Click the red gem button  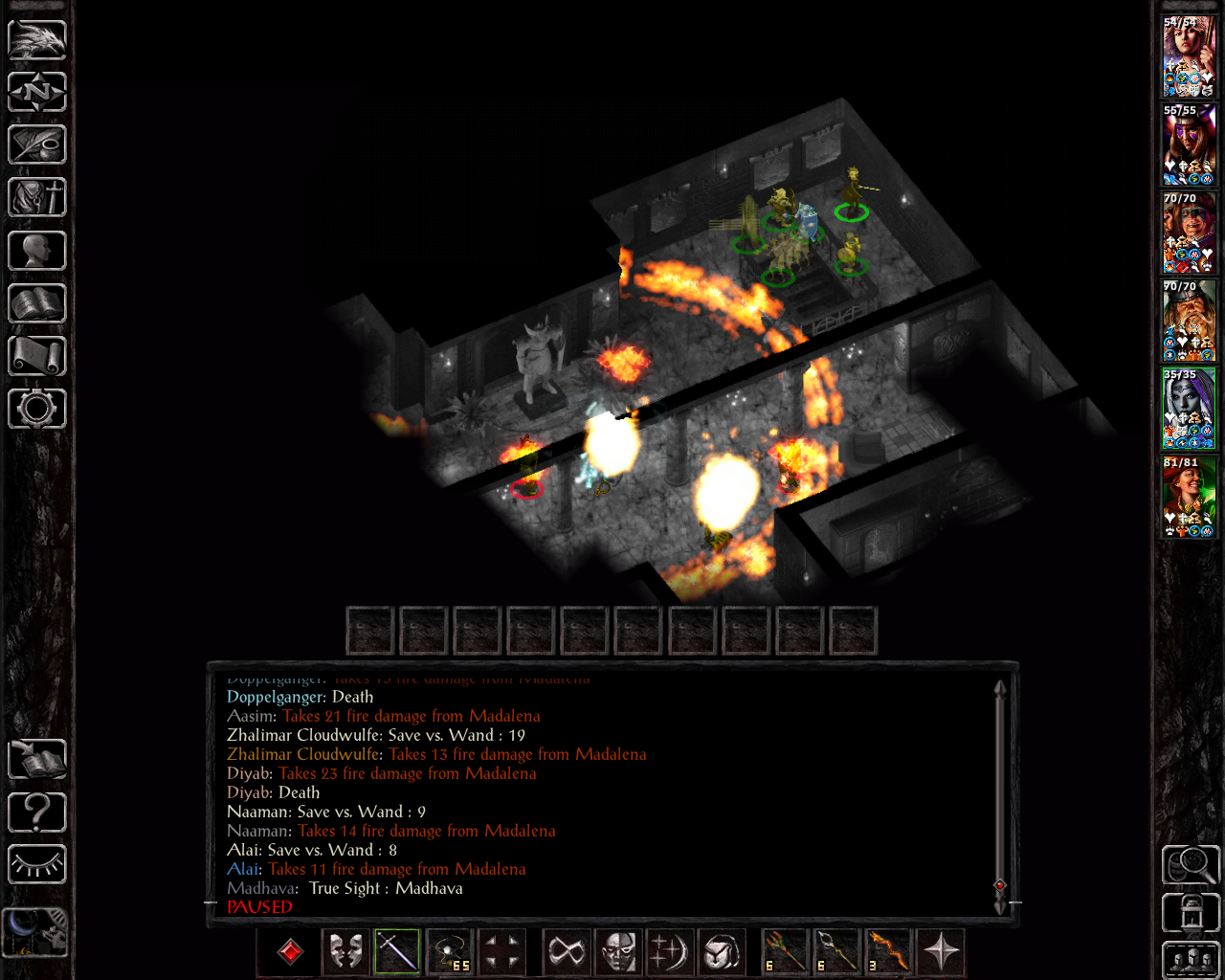(290, 951)
